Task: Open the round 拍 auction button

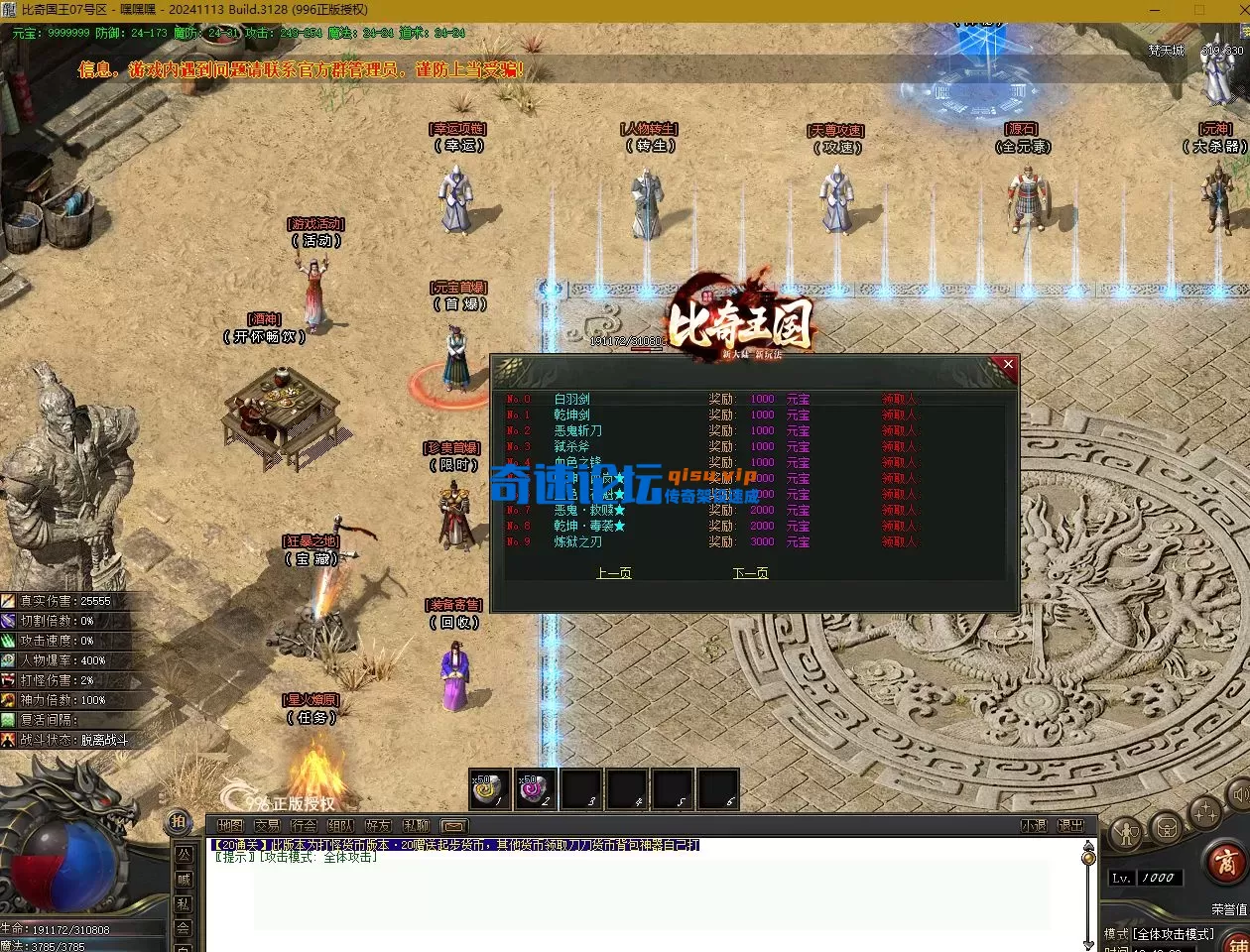Action: (x=179, y=822)
